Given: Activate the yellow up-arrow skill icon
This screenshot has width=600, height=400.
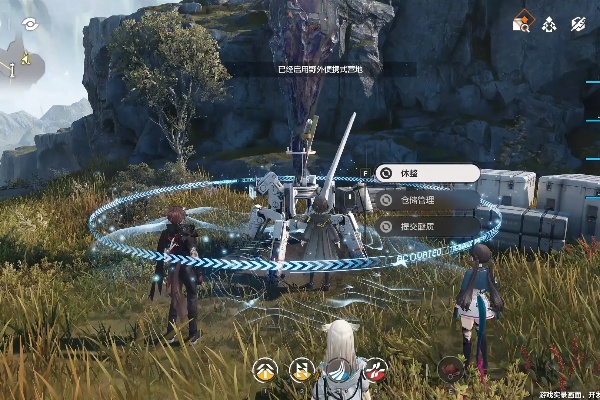Looking at the screenshot, I should coord(265,371).
